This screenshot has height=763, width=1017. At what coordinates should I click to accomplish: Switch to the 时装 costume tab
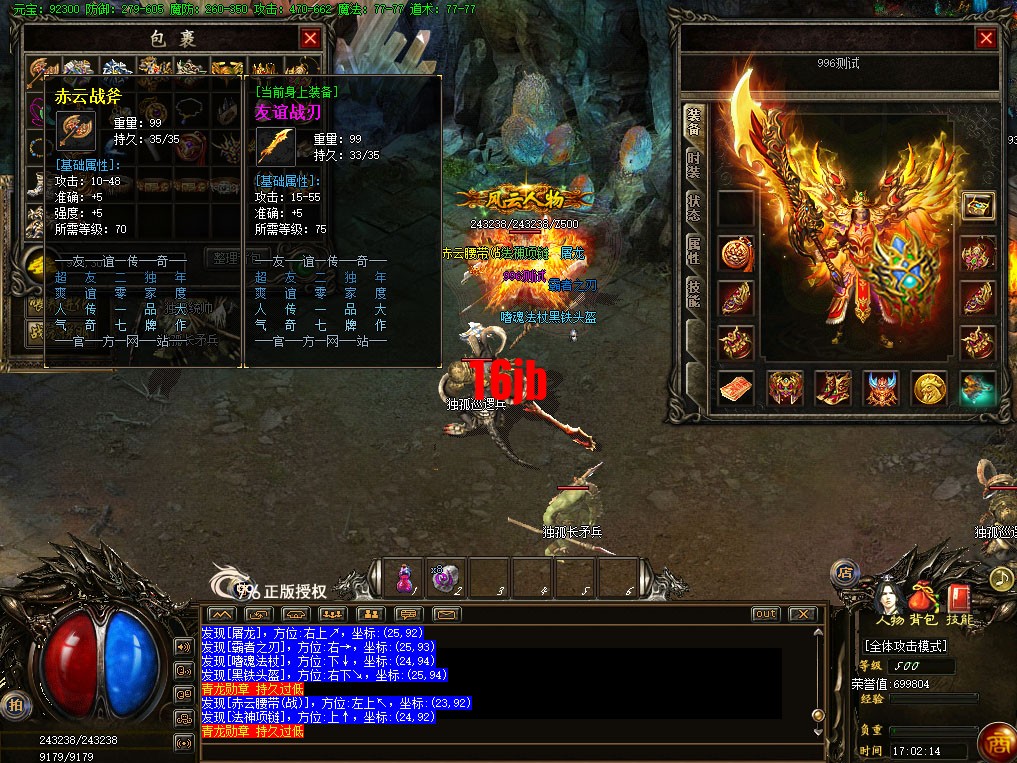pos(694,166)
